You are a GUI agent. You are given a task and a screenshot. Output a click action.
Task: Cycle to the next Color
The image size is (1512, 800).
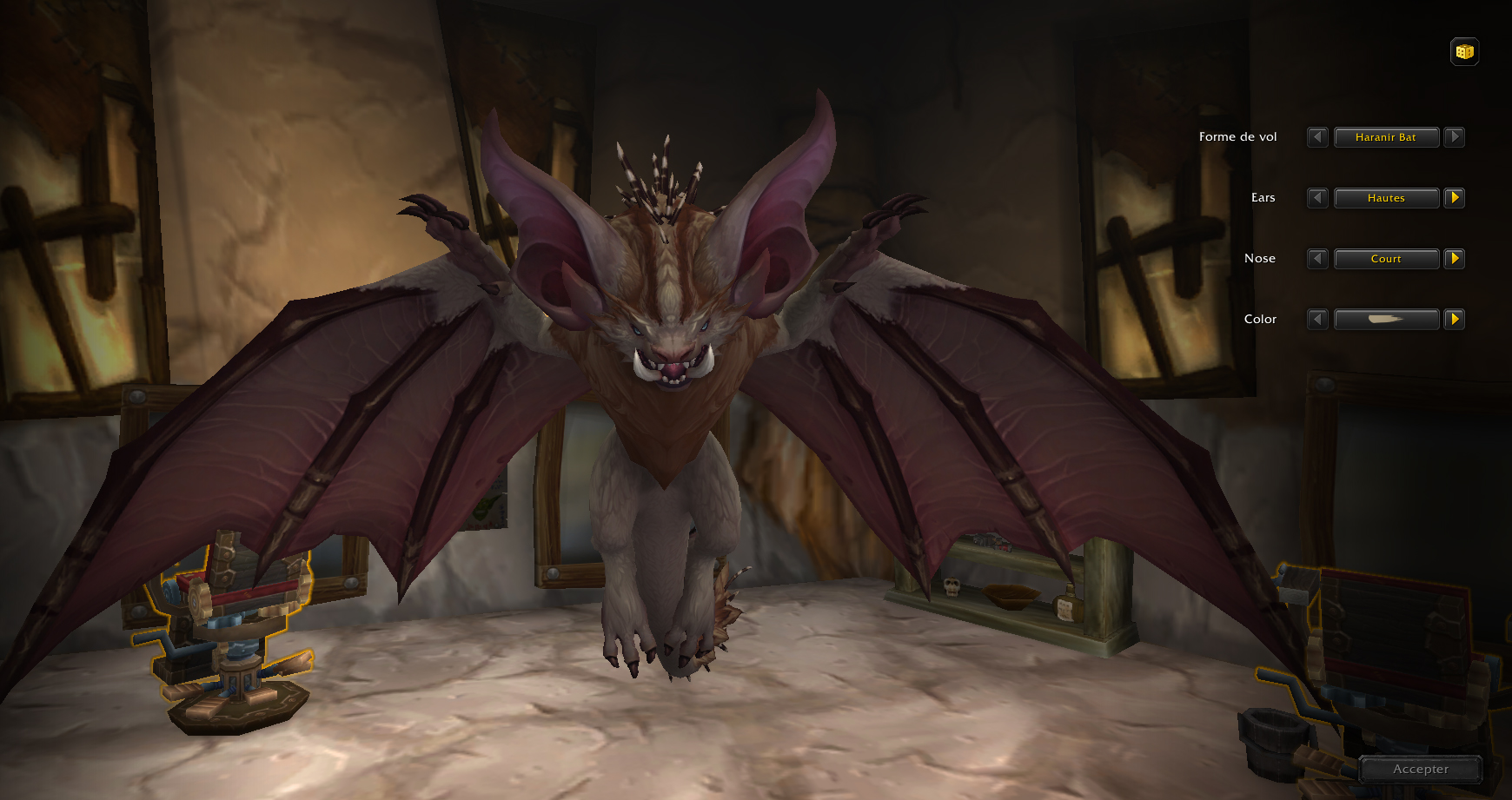pos(1455,320)
